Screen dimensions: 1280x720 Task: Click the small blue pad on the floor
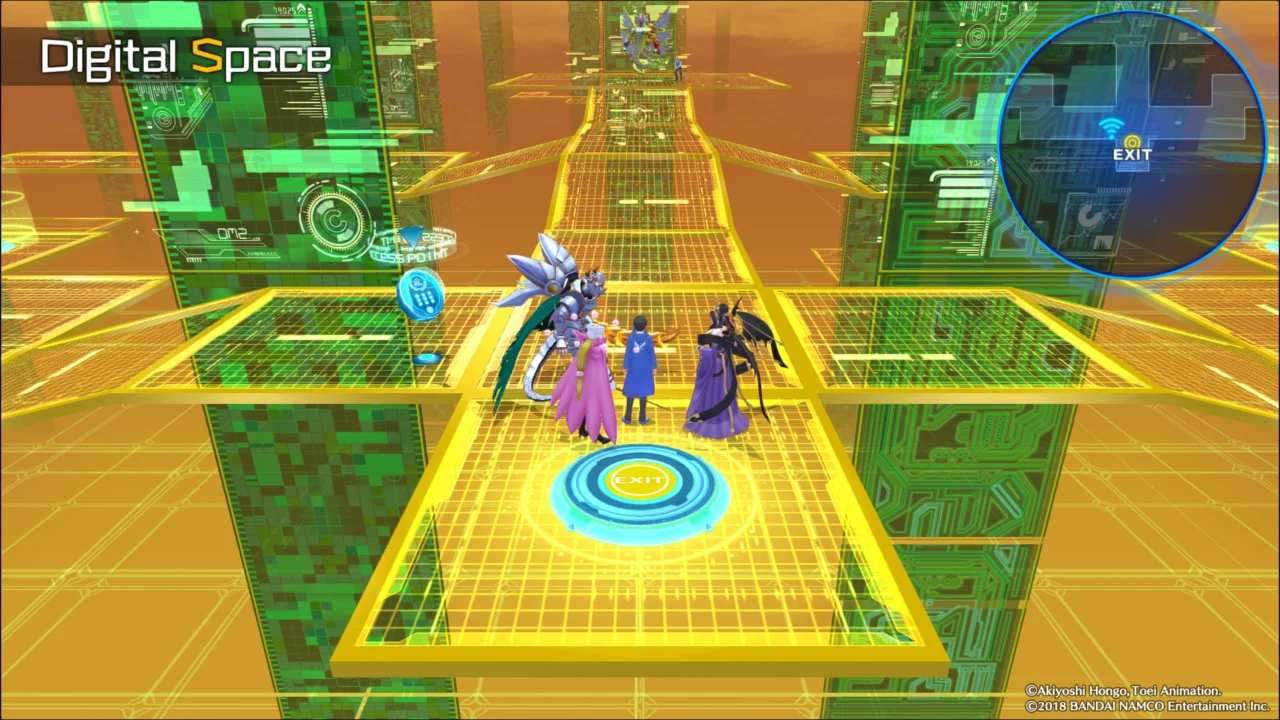[428, 356]
